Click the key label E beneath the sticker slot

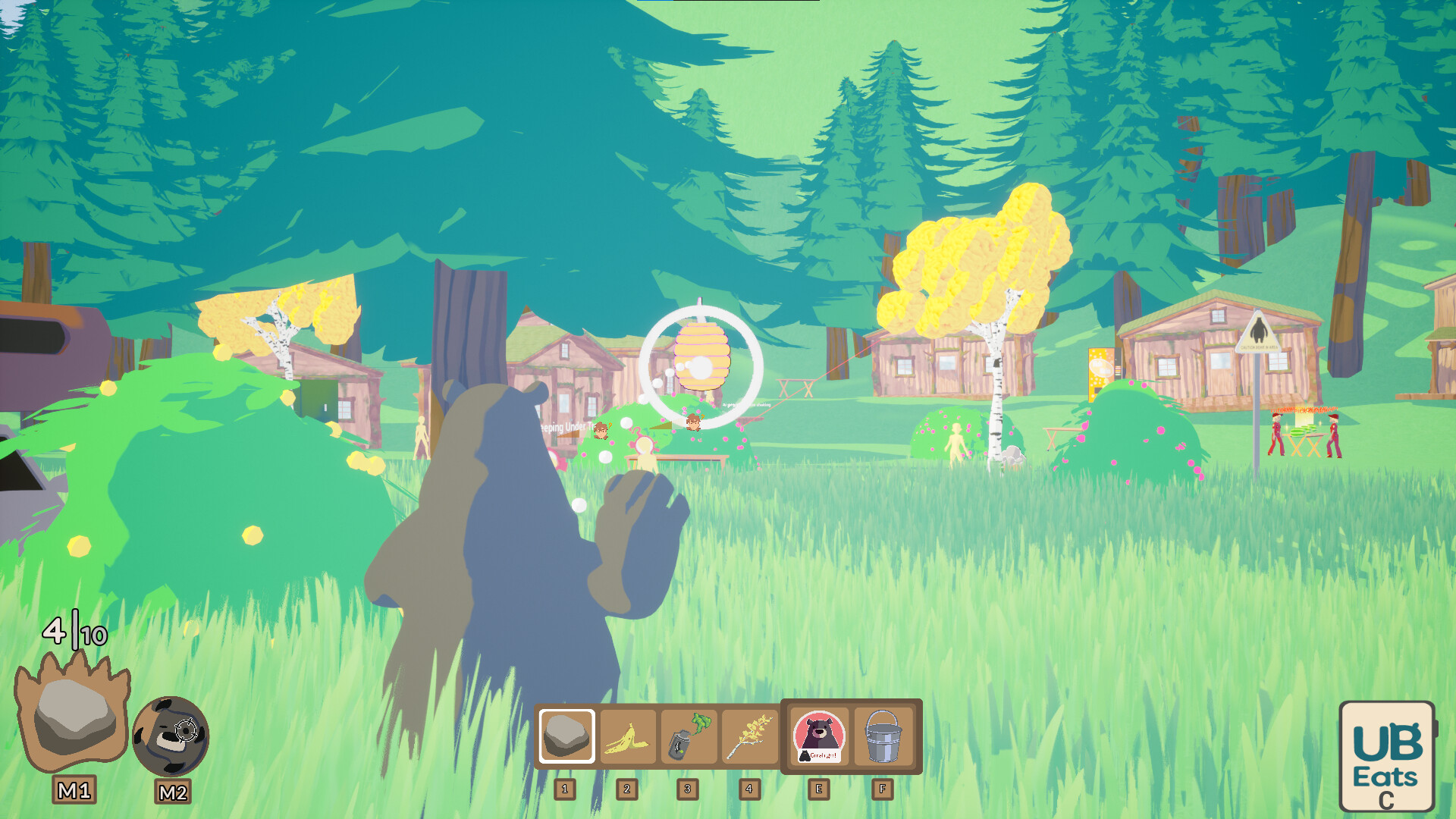(x=819, y=789)
